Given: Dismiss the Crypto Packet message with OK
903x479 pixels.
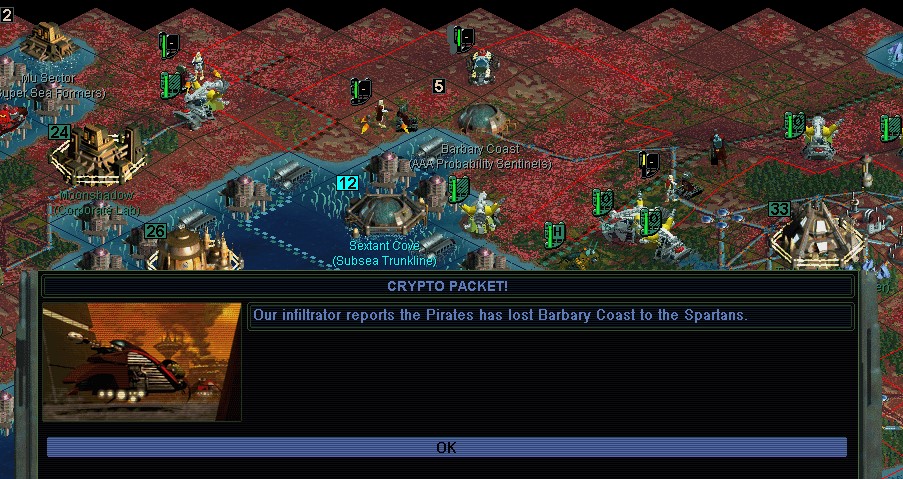Looking at the screenshot, I should tap(446, 447).
